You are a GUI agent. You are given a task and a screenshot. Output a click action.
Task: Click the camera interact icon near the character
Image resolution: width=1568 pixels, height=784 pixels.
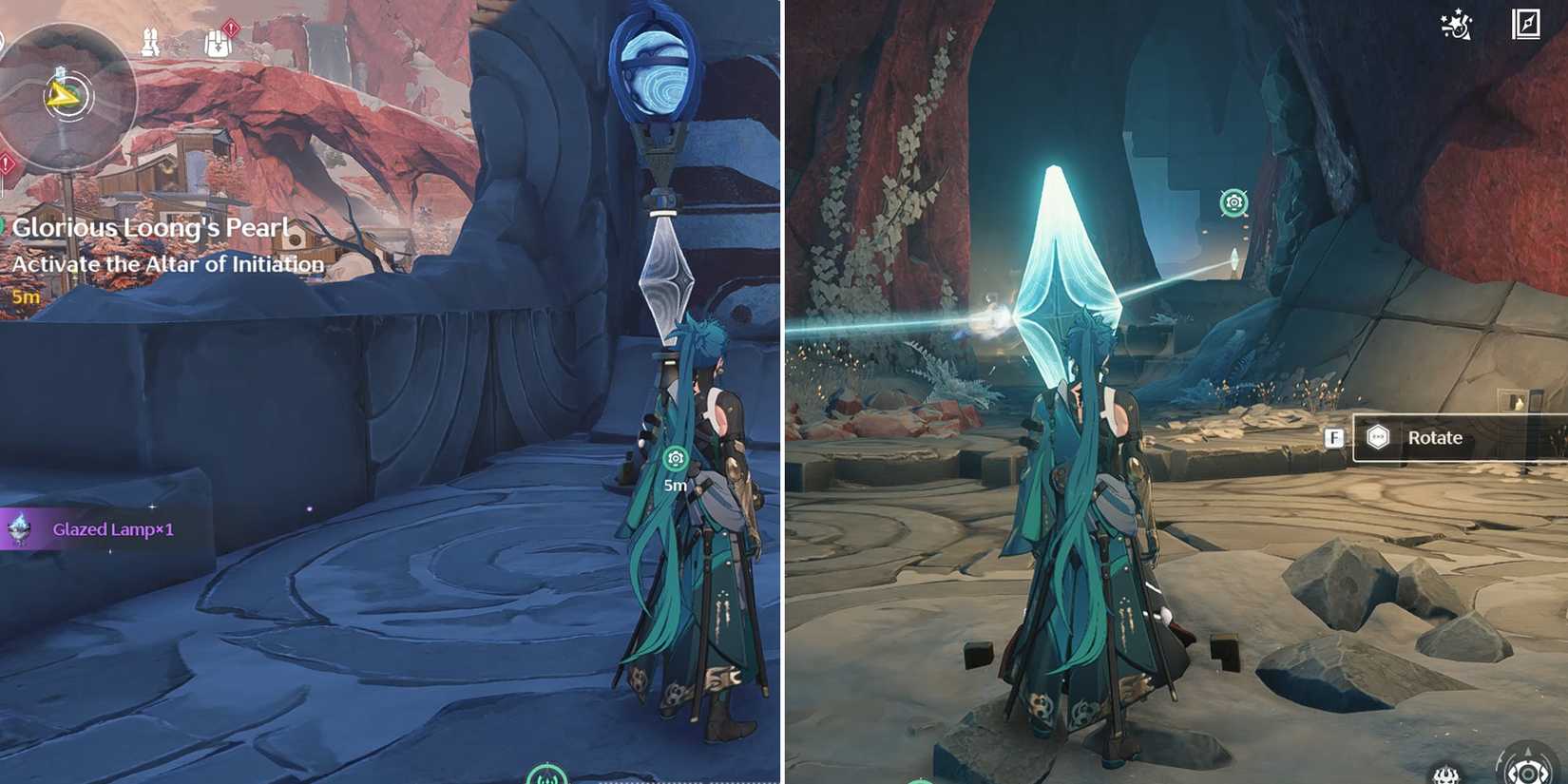click(x=676, y=458)
